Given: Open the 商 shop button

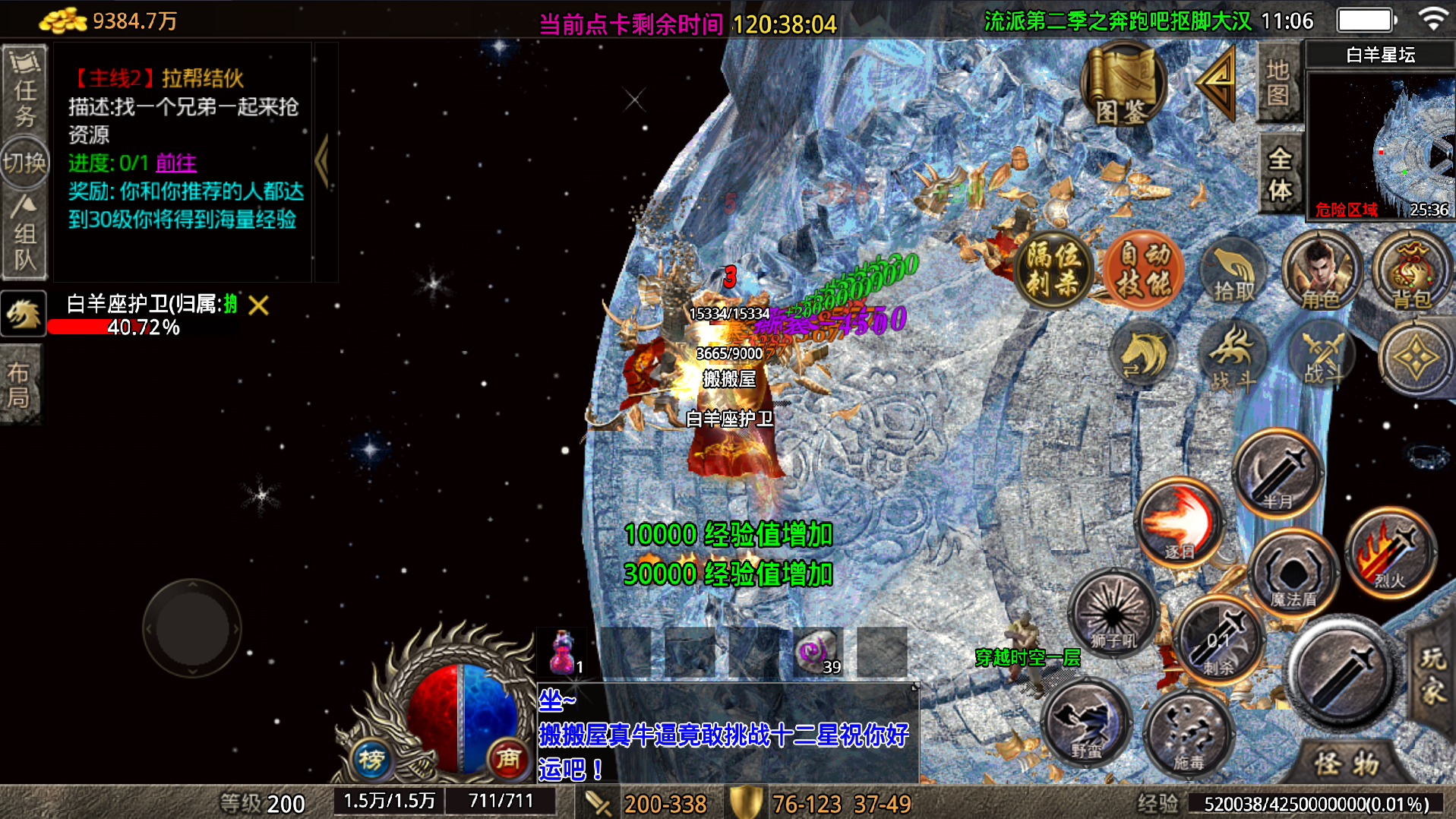Looking at the screenshot, I should click(x=507, y=757).
